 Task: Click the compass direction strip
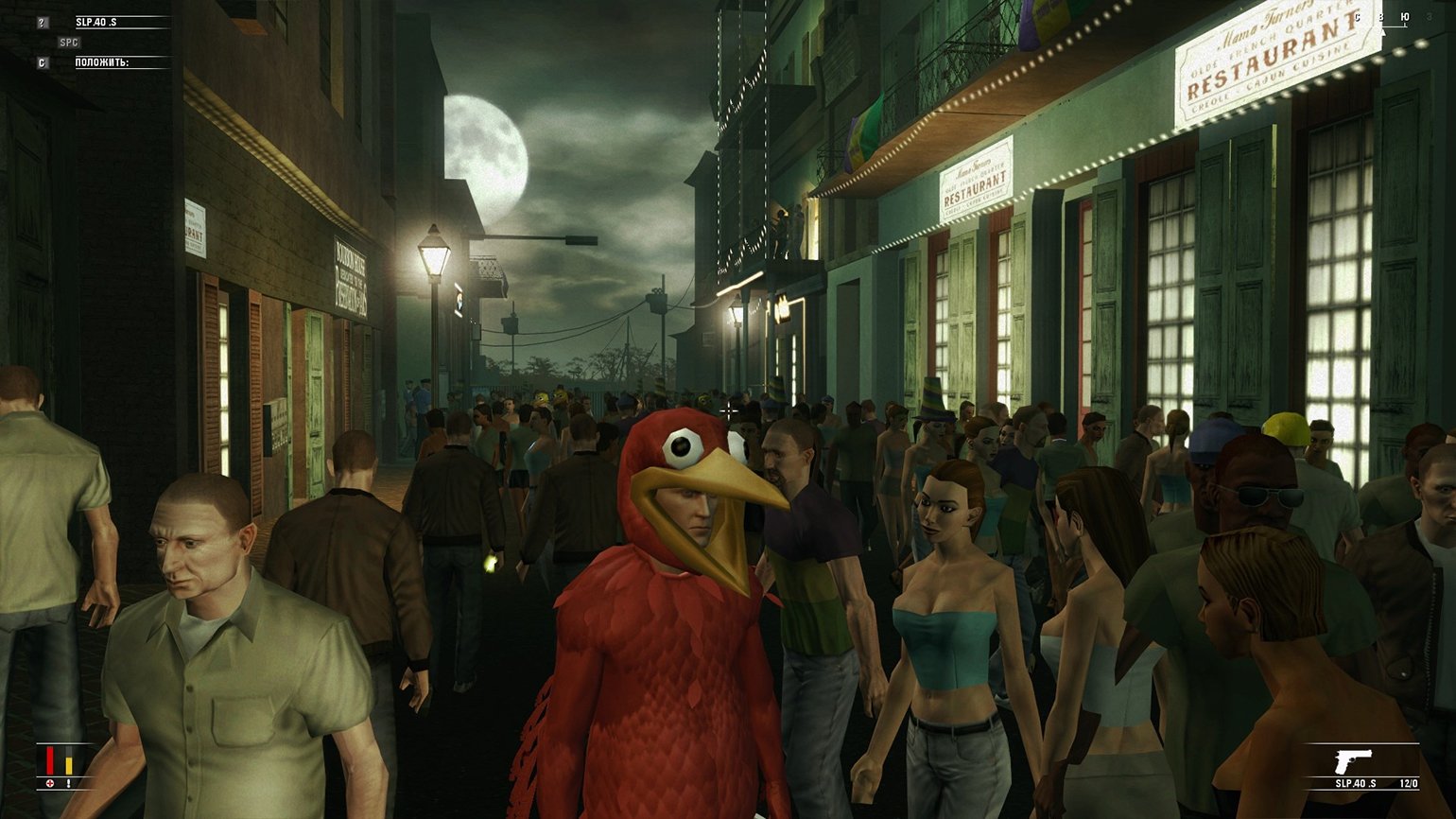tap(1381, 19)
